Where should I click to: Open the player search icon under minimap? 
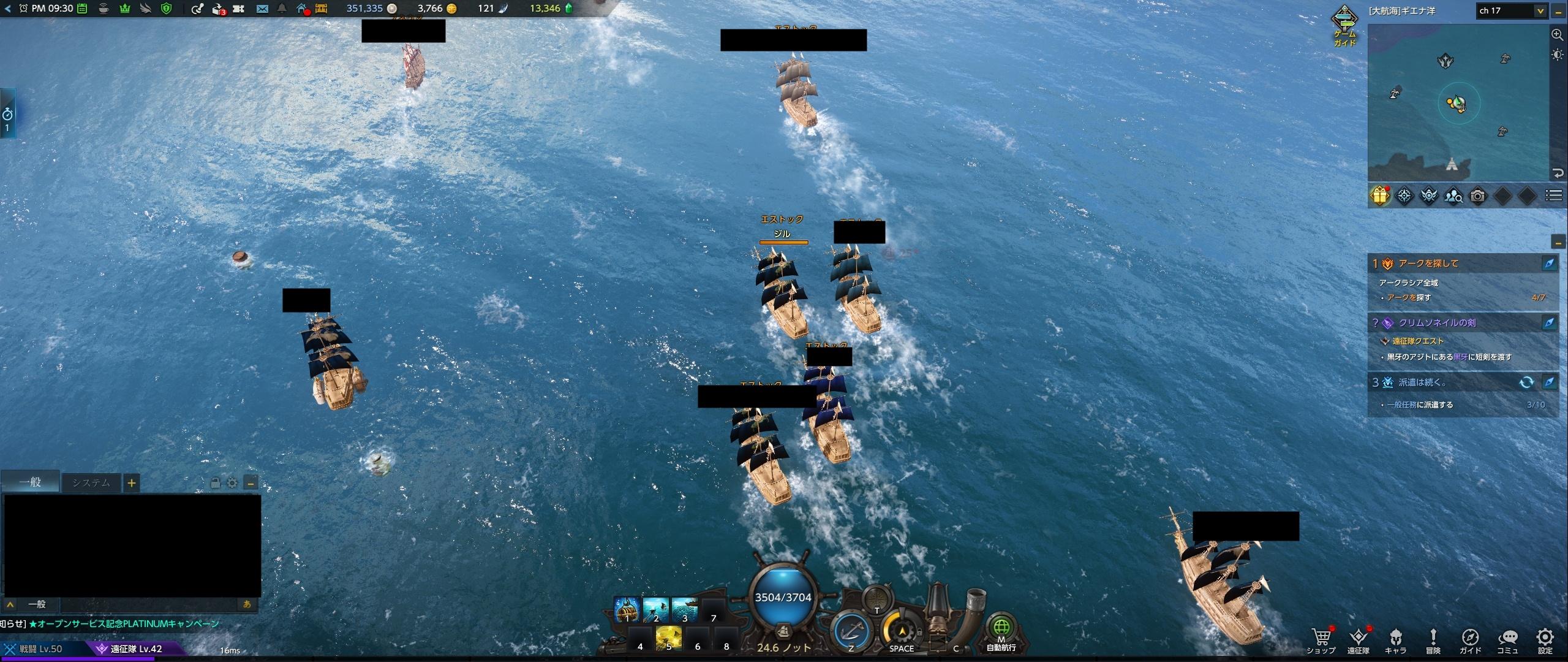point(1453,196)
